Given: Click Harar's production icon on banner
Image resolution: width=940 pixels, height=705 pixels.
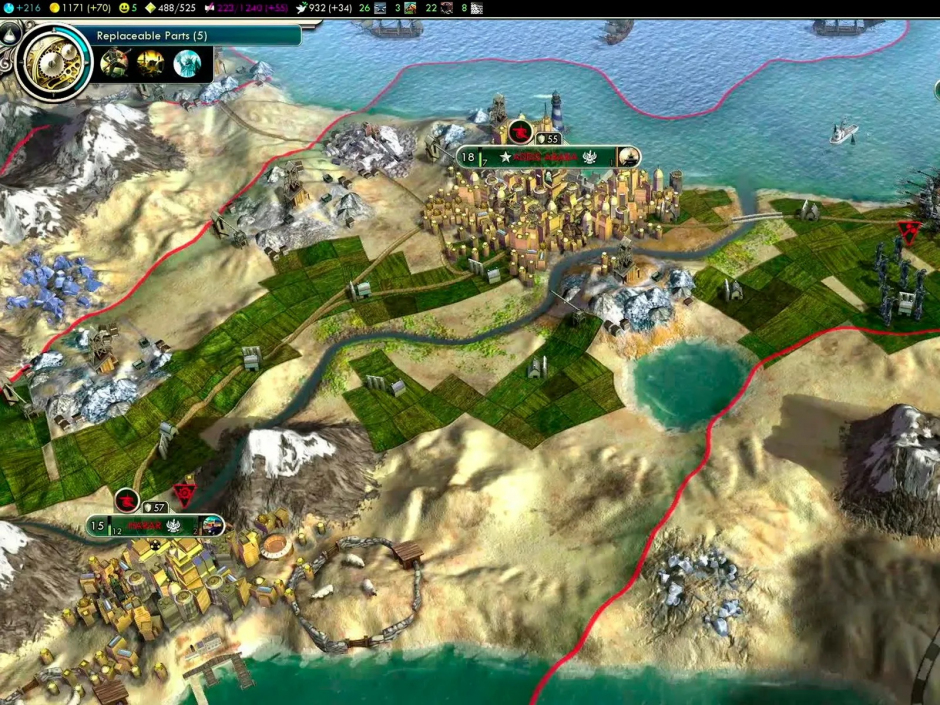Looking at the screenshot, I should (x=212, y=525).
